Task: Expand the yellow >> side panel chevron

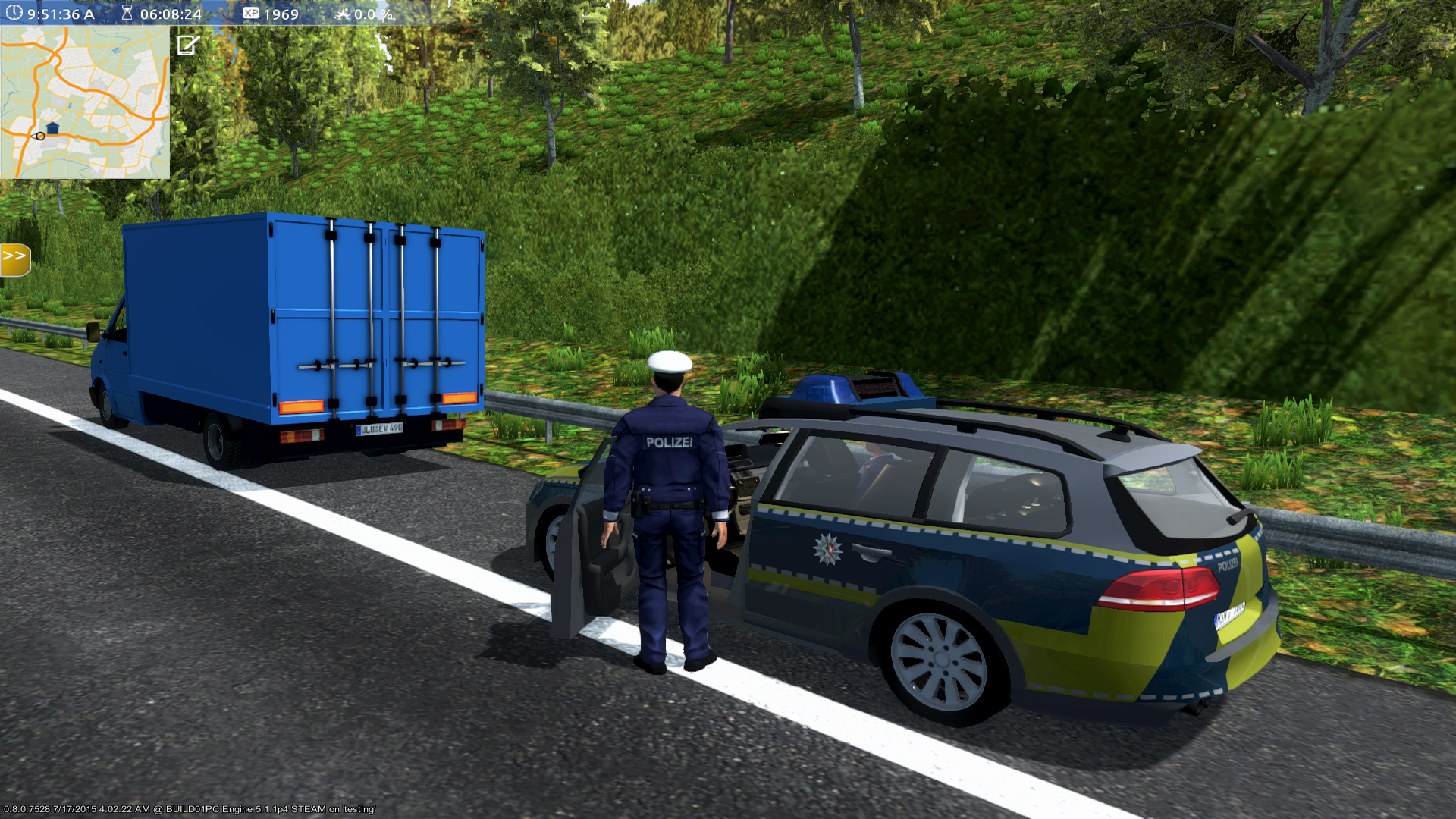Action: tap(14, 258)
